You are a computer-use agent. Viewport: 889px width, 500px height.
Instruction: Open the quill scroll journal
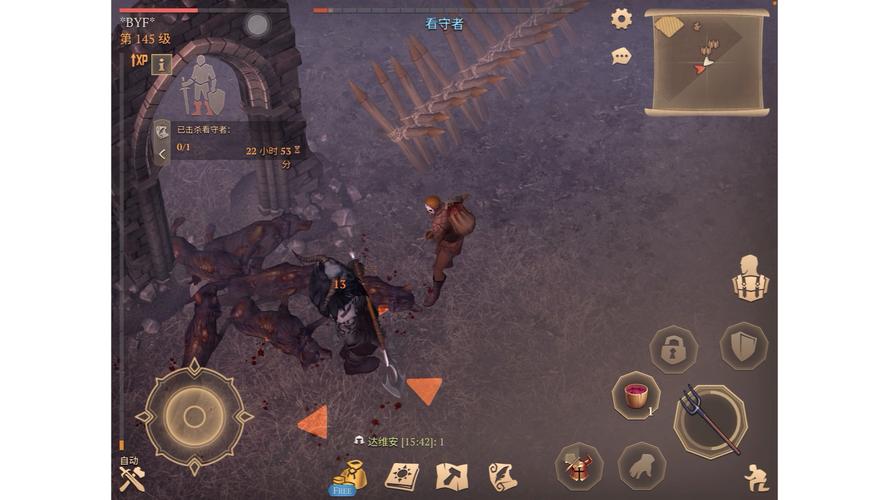click(502, 476)
